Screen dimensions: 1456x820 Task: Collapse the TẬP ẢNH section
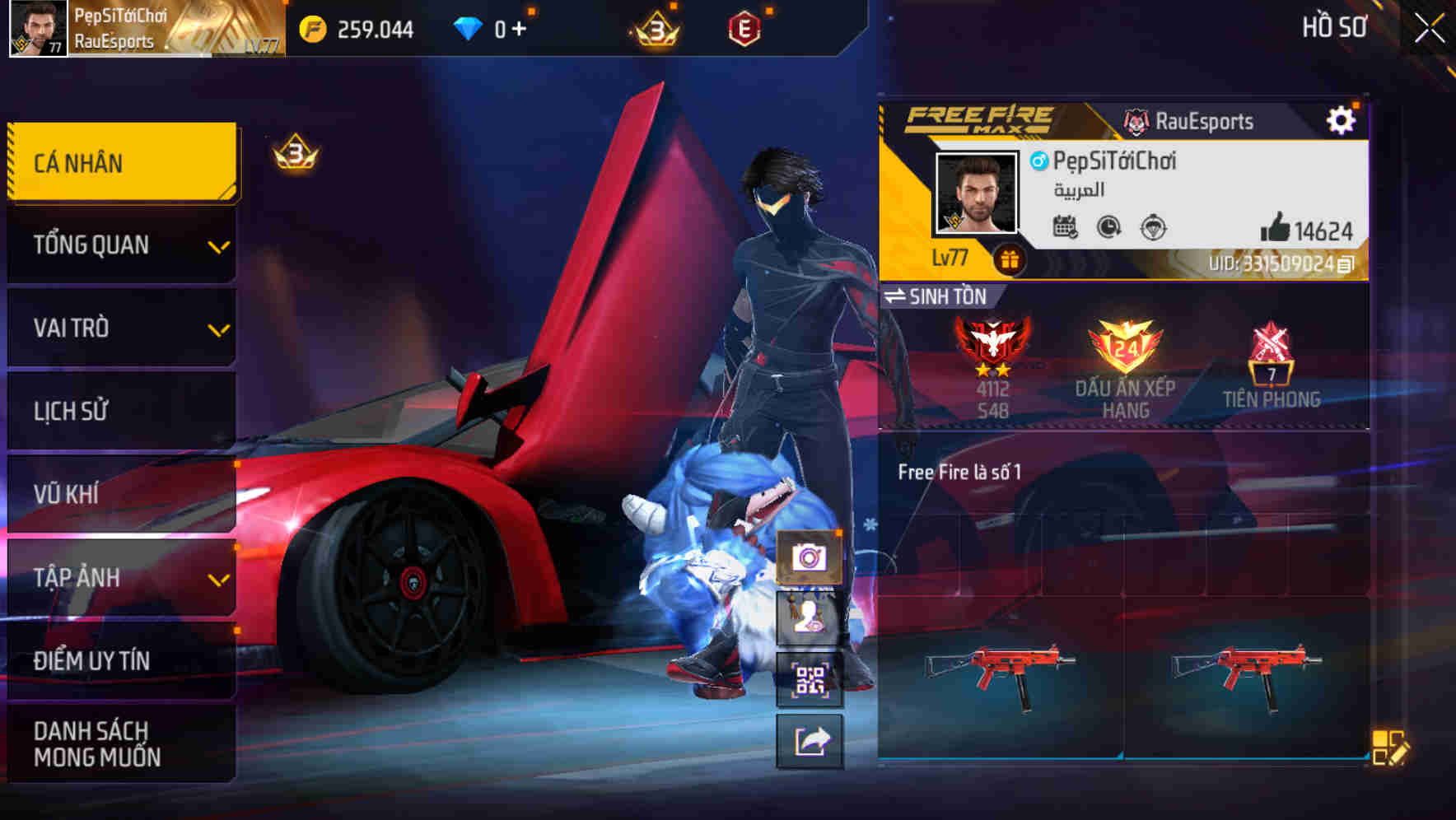(x=120, y=577)
